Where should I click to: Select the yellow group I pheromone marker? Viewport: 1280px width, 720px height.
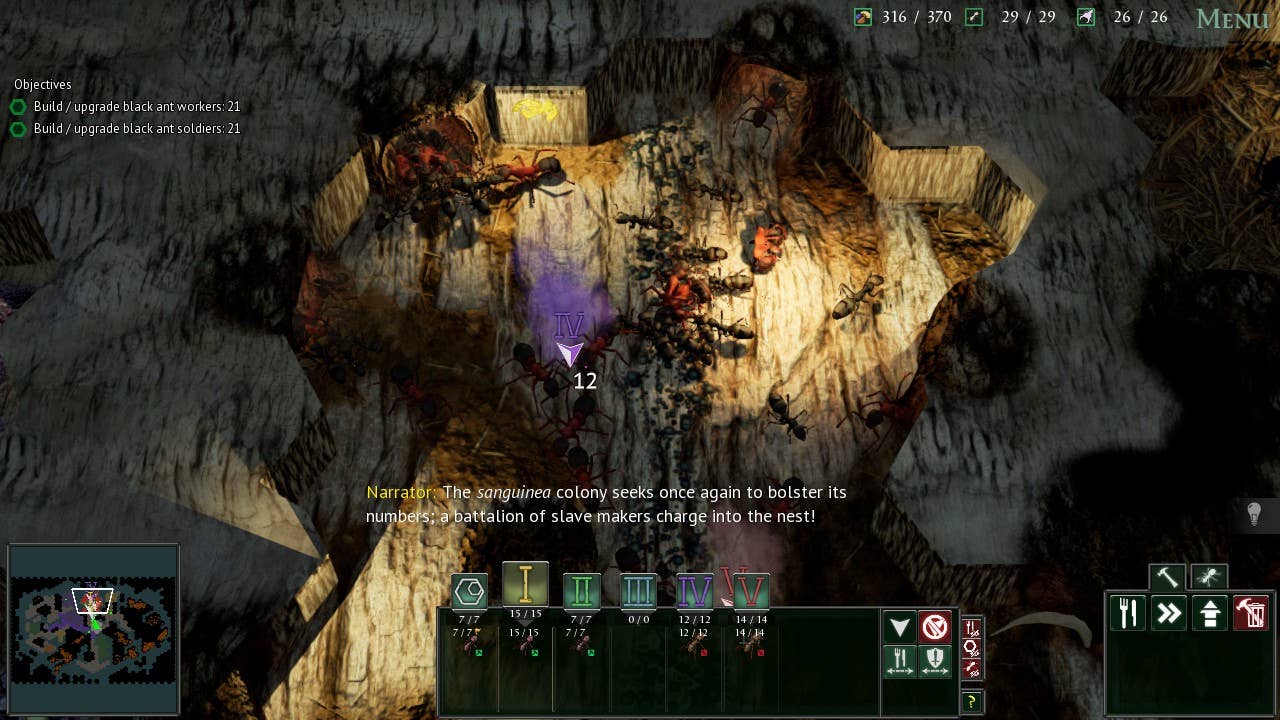(525, 585)
